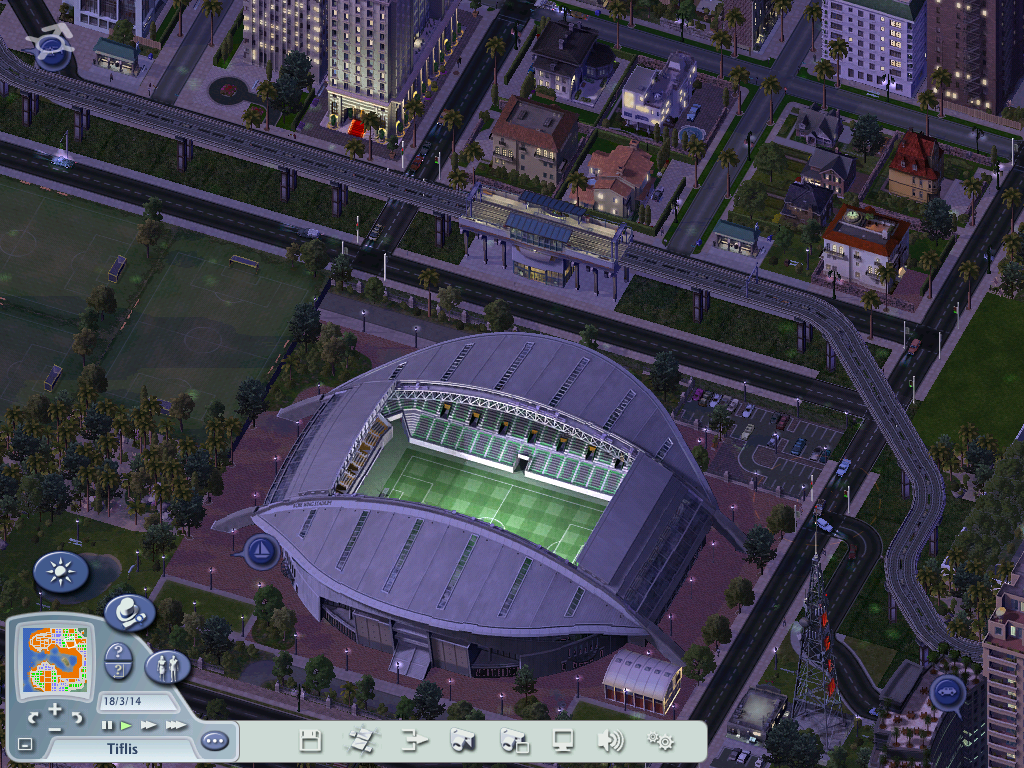Switch to My Sim mode people icon
This screenshot has width=1024, height=768.
(167, 666)
